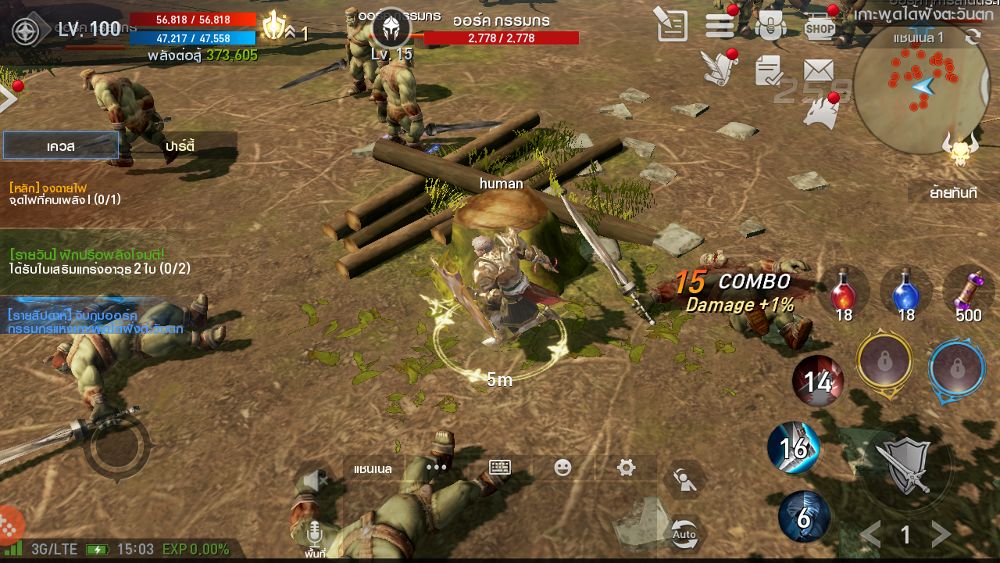Open the three-line main menu
This screenshot has width=1000, height=563.
pyautogui.click(x=720, y=26)
